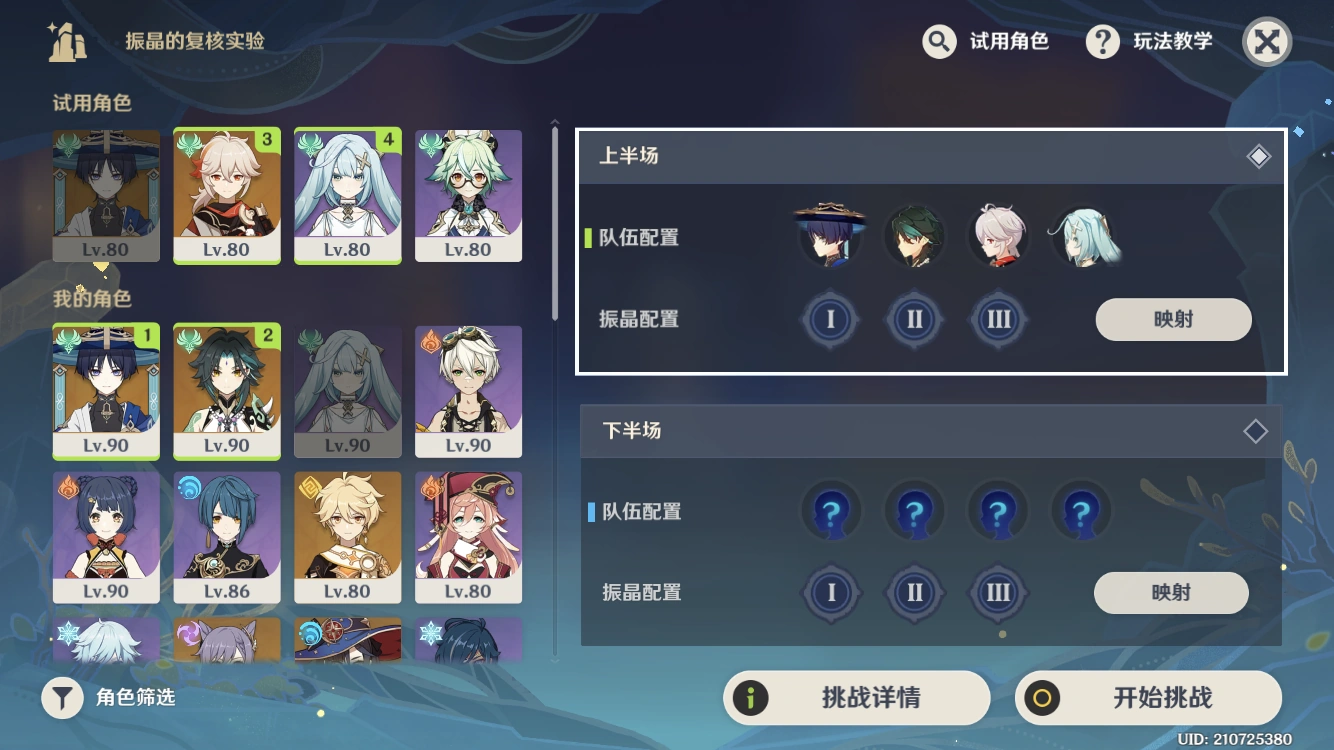
Task: Toggle the diamond selector on the 上半场 panel
Action: 1259,155
